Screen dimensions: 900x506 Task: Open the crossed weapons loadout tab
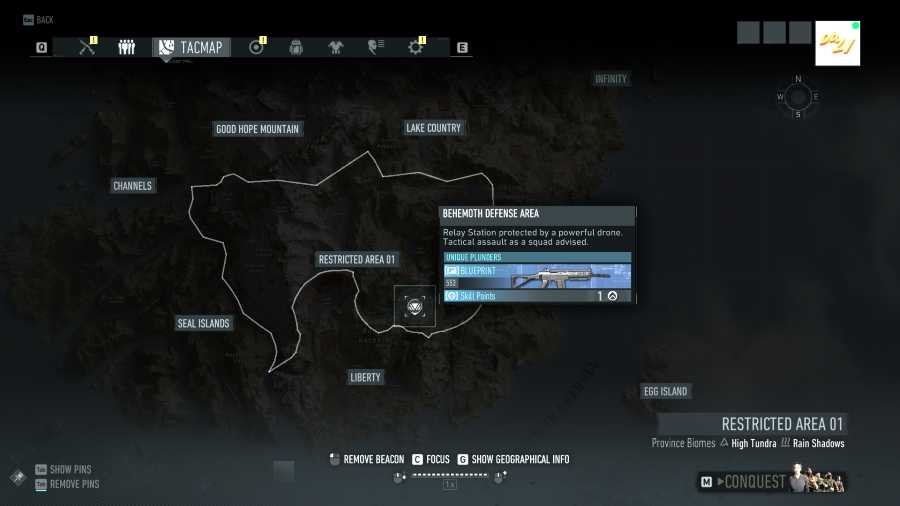86,47
